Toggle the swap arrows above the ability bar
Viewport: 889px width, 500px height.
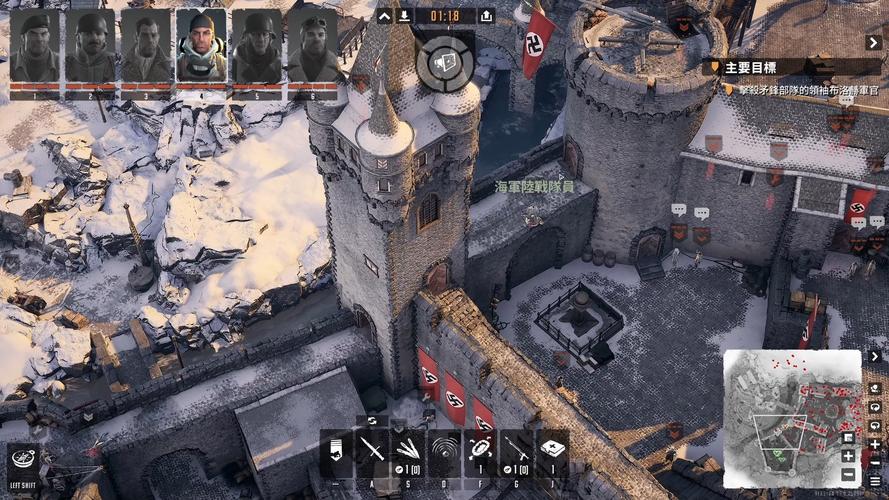pos(372,421)
